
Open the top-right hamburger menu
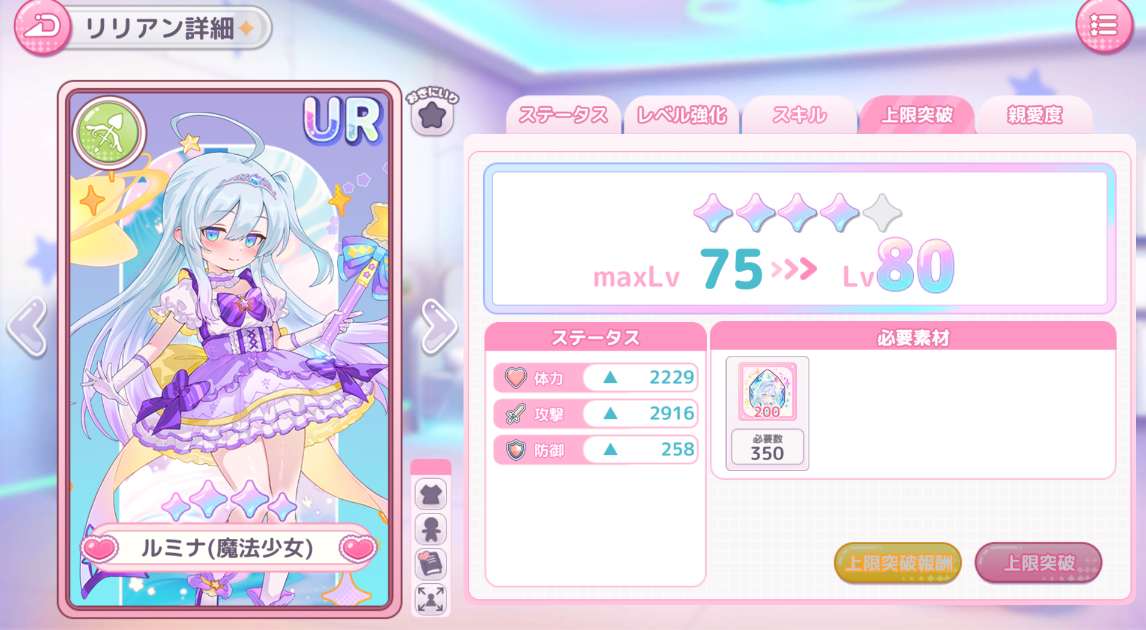click(1104, 26)
